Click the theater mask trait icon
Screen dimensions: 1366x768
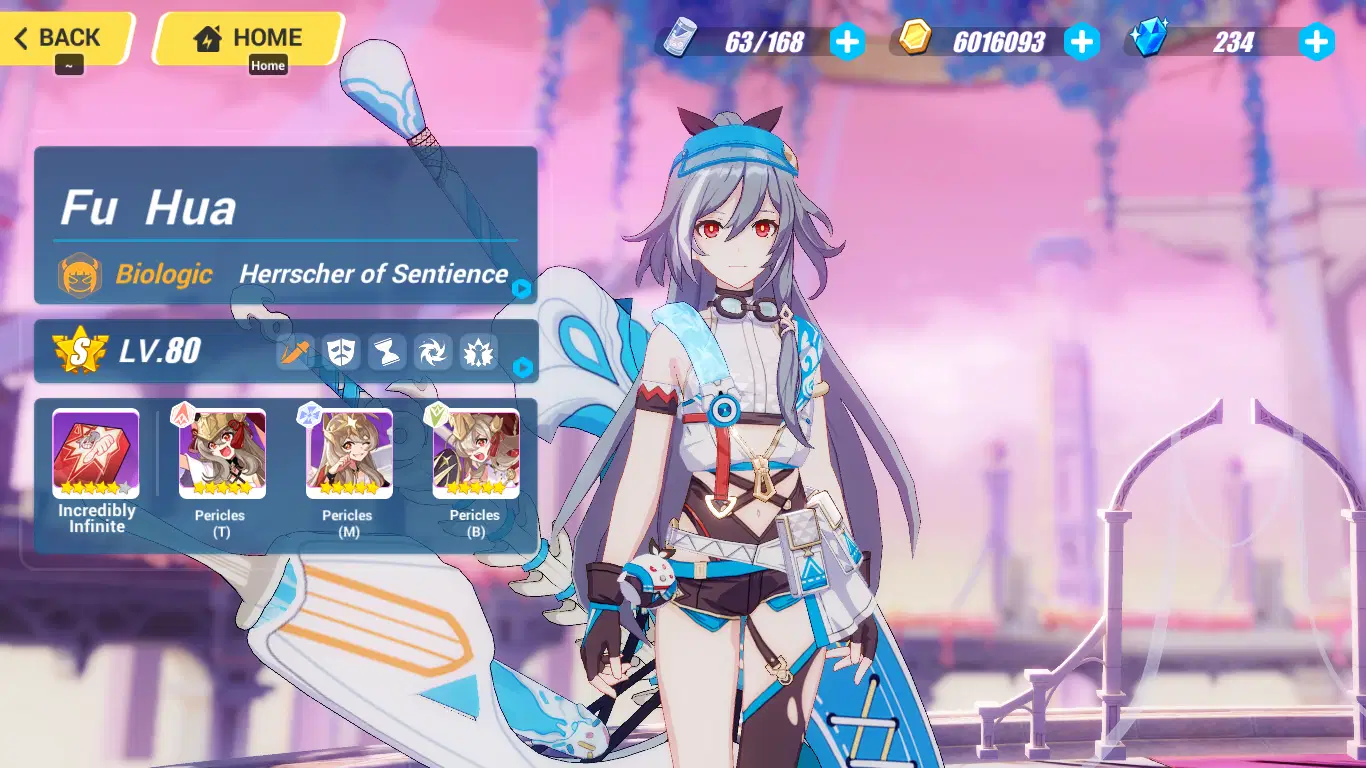click(x=343, y=352)
